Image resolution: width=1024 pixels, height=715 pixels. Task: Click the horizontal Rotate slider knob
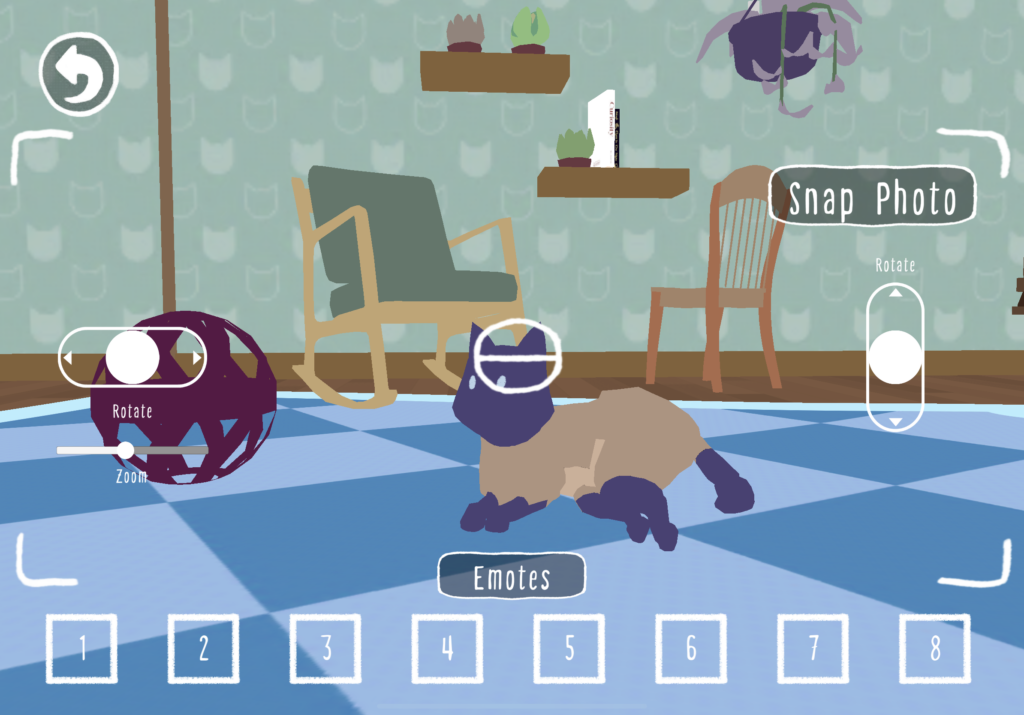(132, 357)
